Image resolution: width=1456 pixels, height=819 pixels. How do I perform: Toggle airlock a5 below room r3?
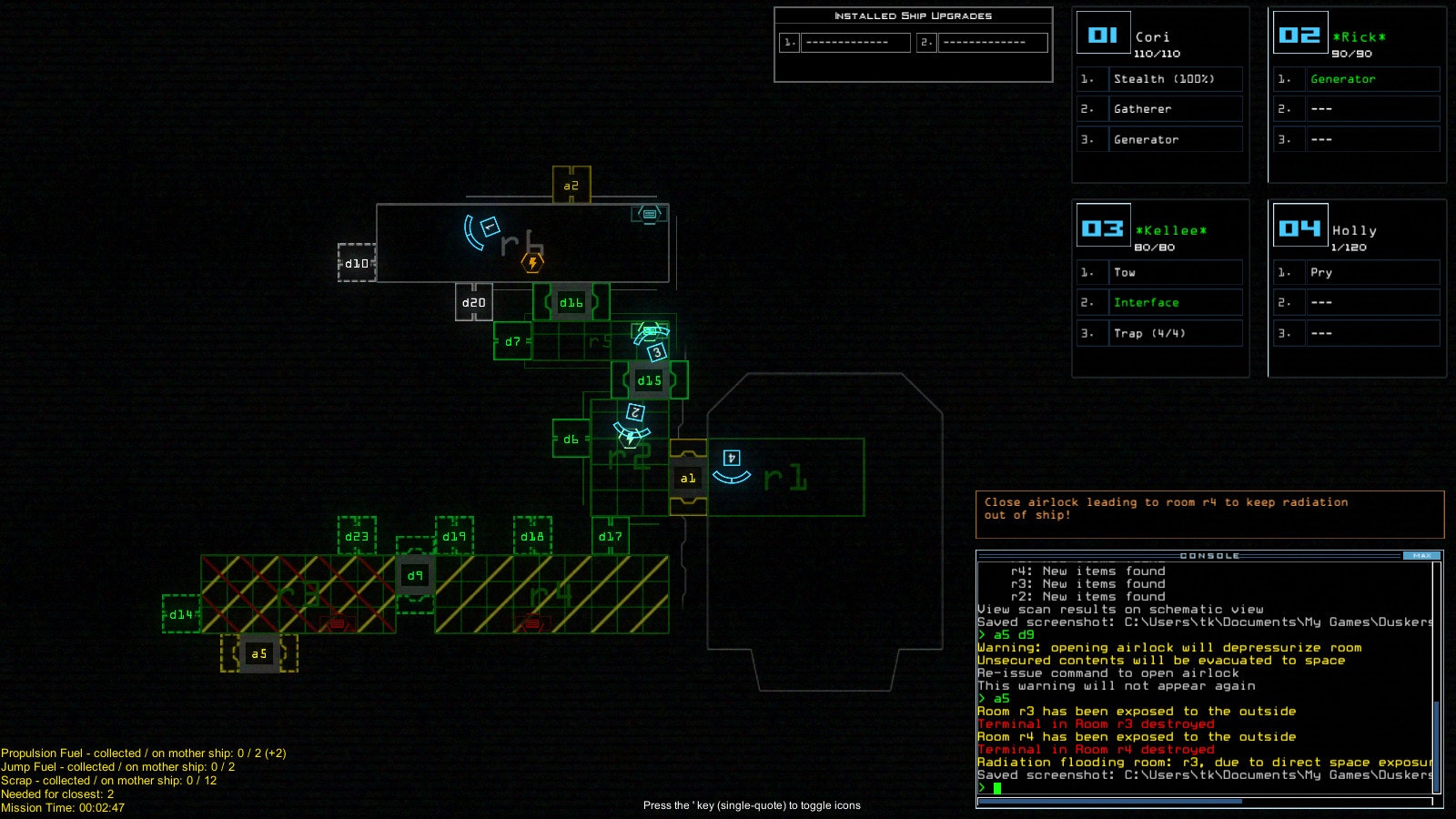pos(258,652)
